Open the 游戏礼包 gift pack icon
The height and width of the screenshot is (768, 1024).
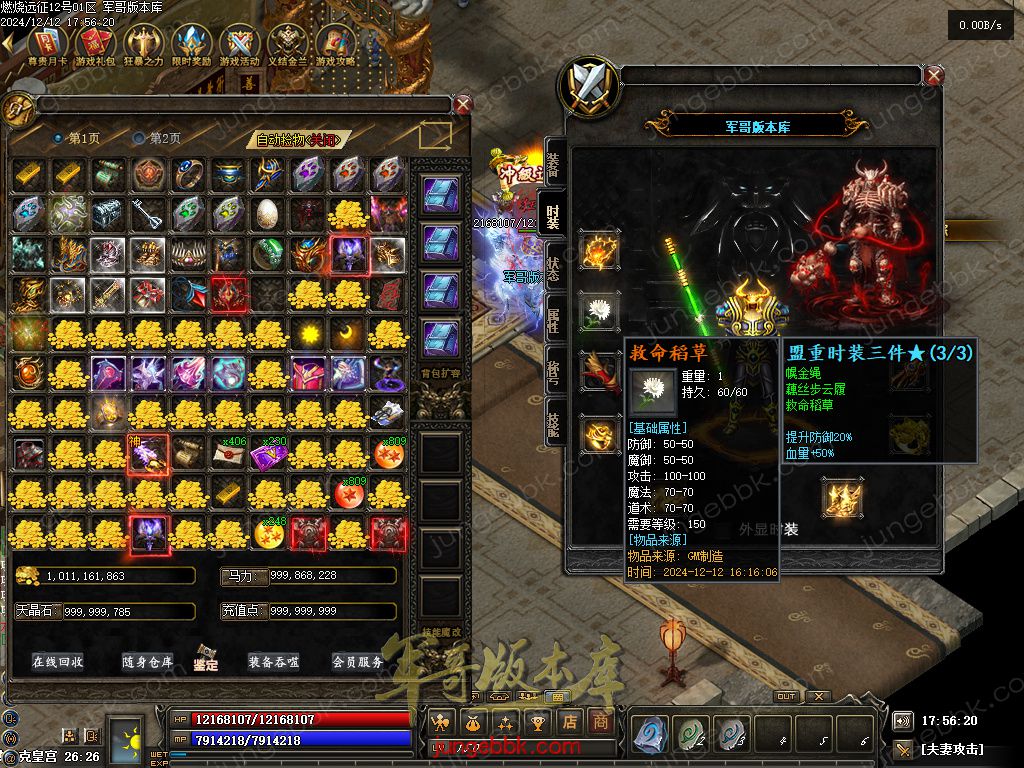[x=95, y=43]
